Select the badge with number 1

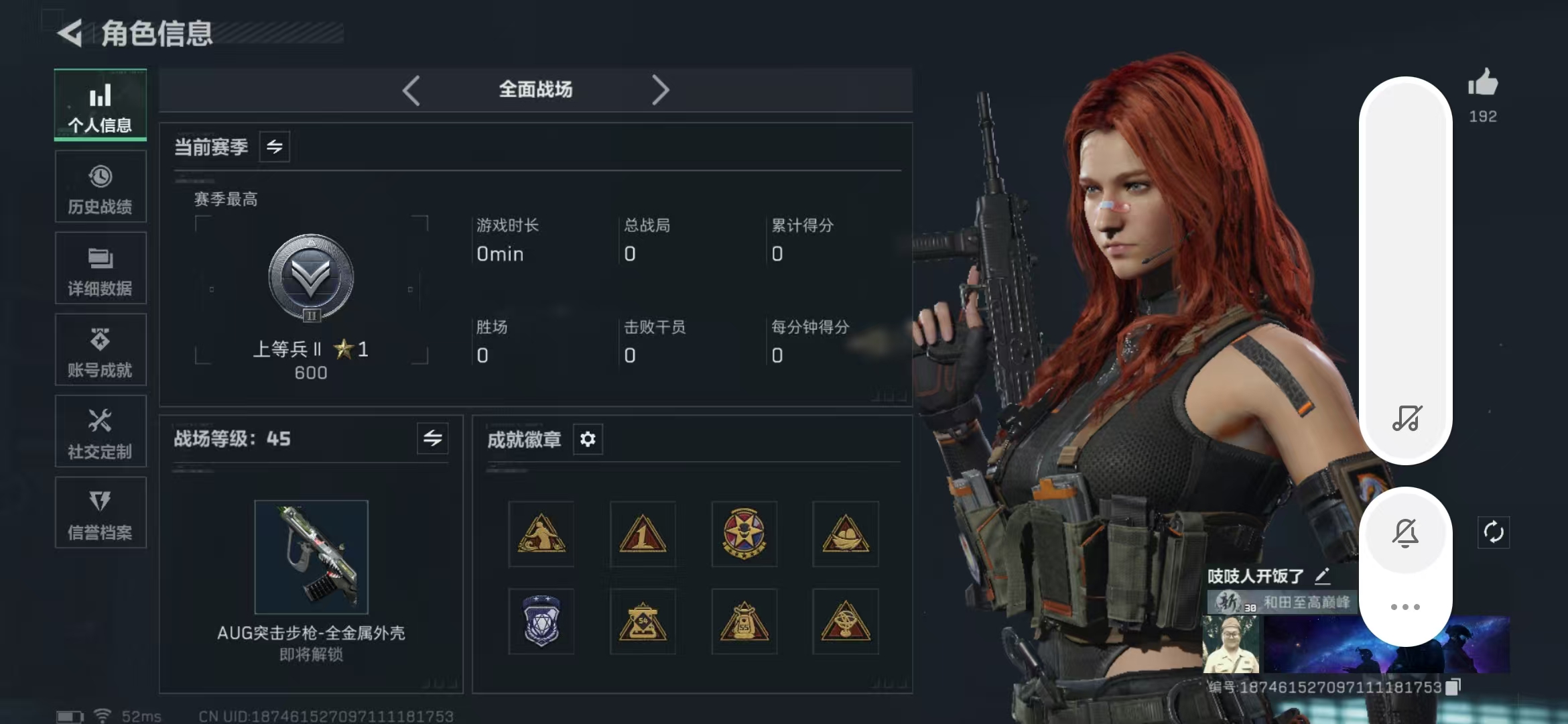(x=643, y=534)
